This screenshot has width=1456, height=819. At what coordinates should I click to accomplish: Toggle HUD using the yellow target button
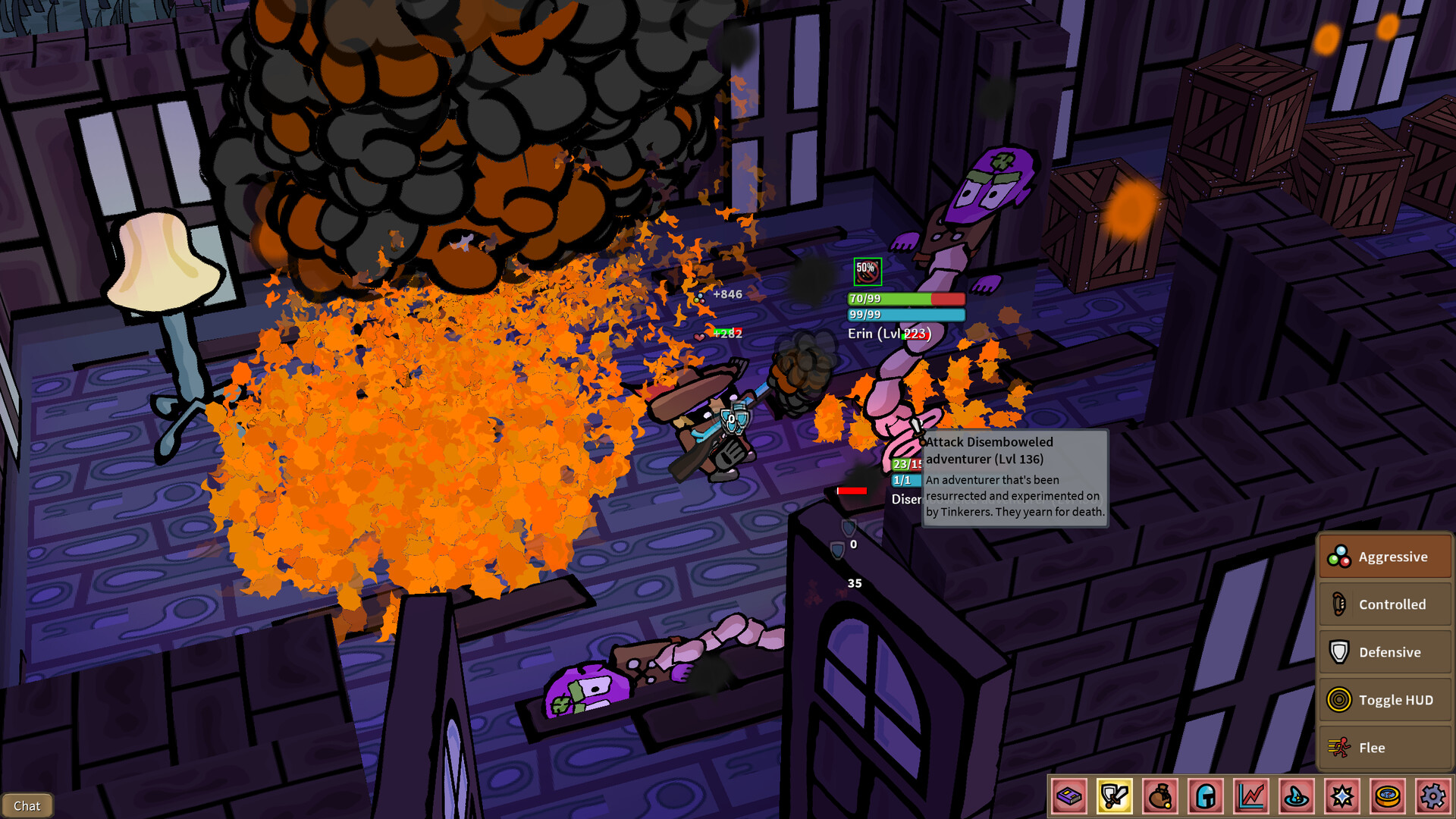pos(1385,700)
